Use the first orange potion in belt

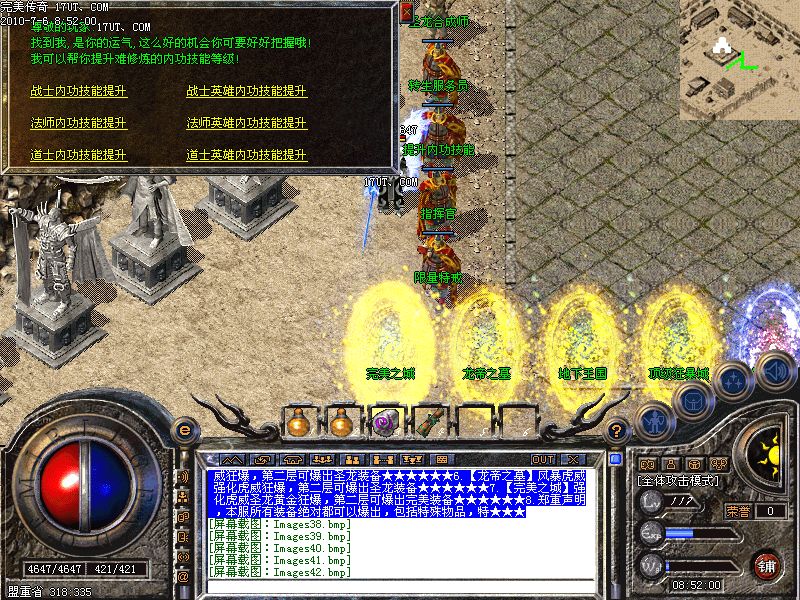point(297,421)
